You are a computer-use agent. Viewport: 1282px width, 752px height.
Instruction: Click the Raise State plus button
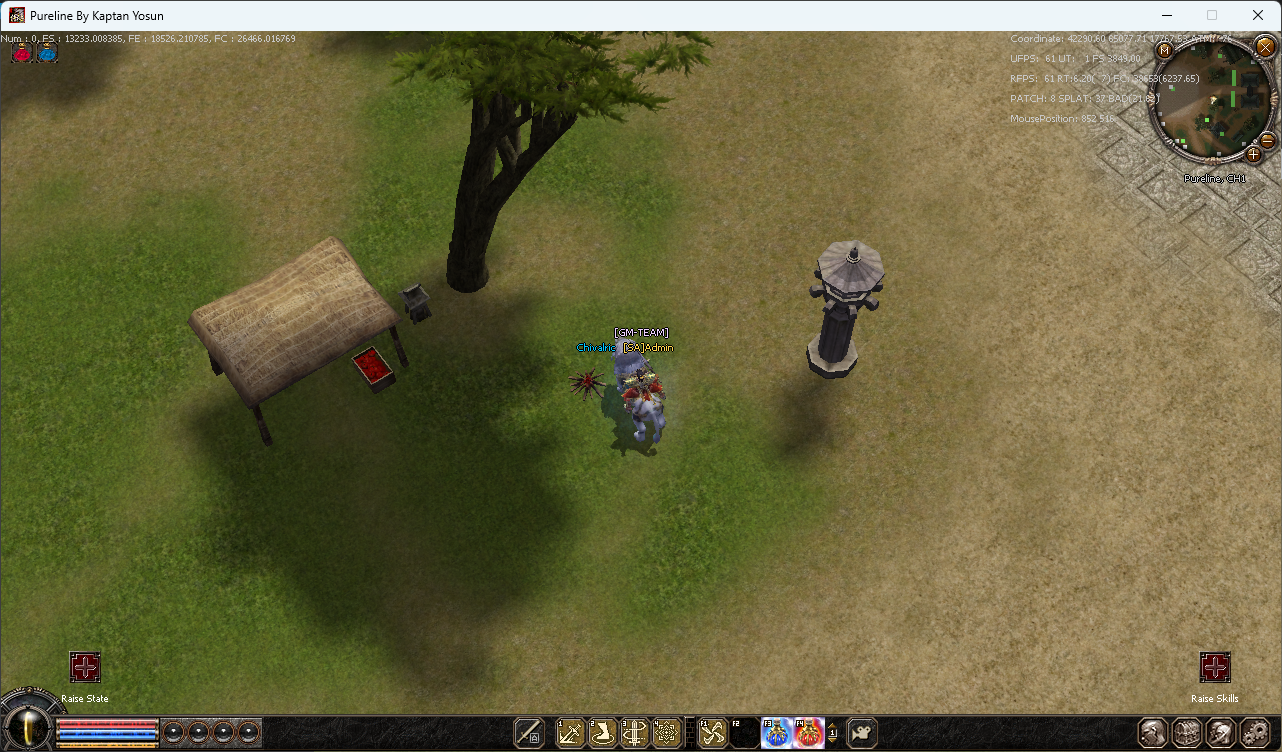coord(85,667)
